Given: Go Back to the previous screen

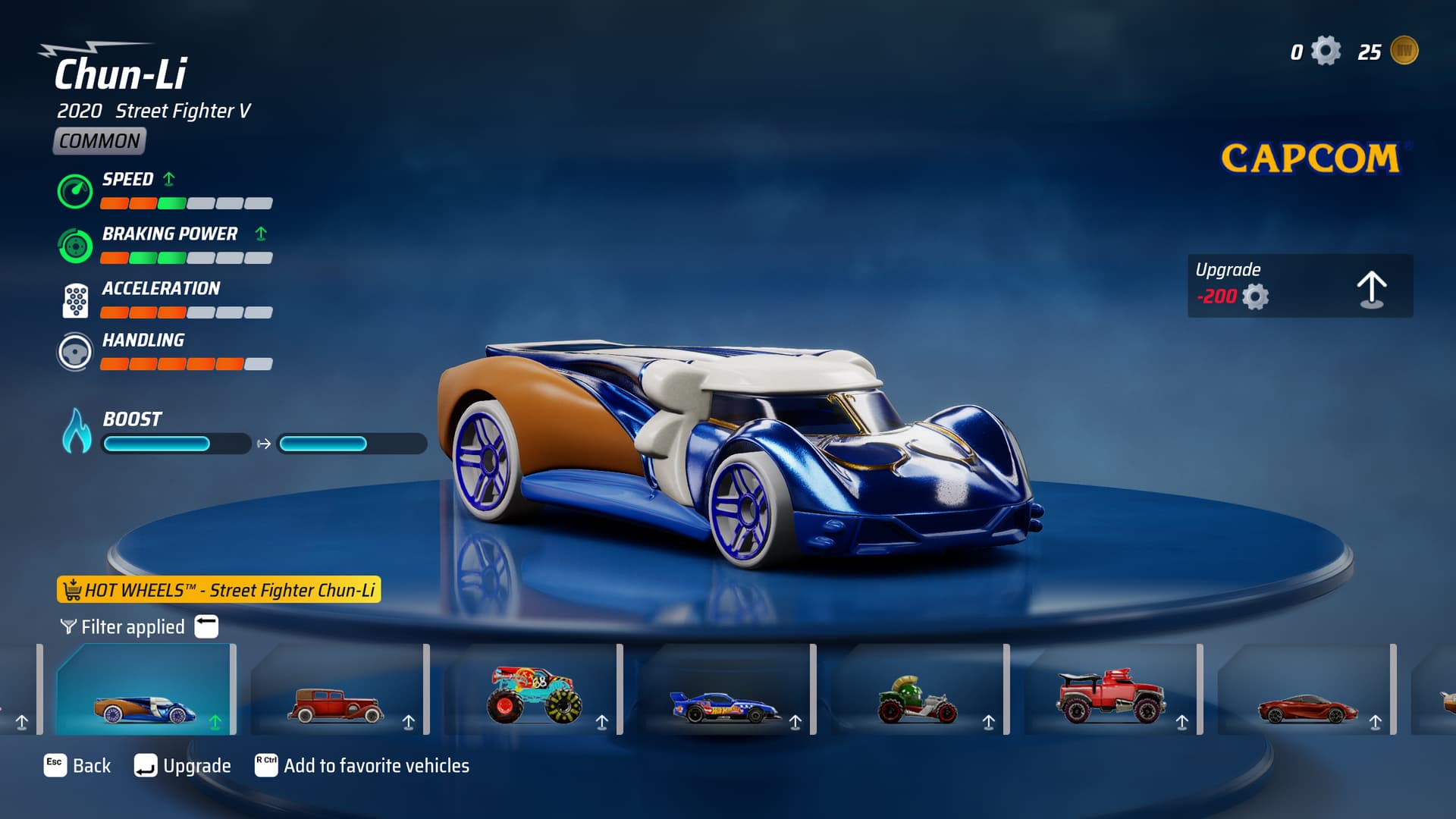Looking at the screenshot, I should (x=77, y=766).
